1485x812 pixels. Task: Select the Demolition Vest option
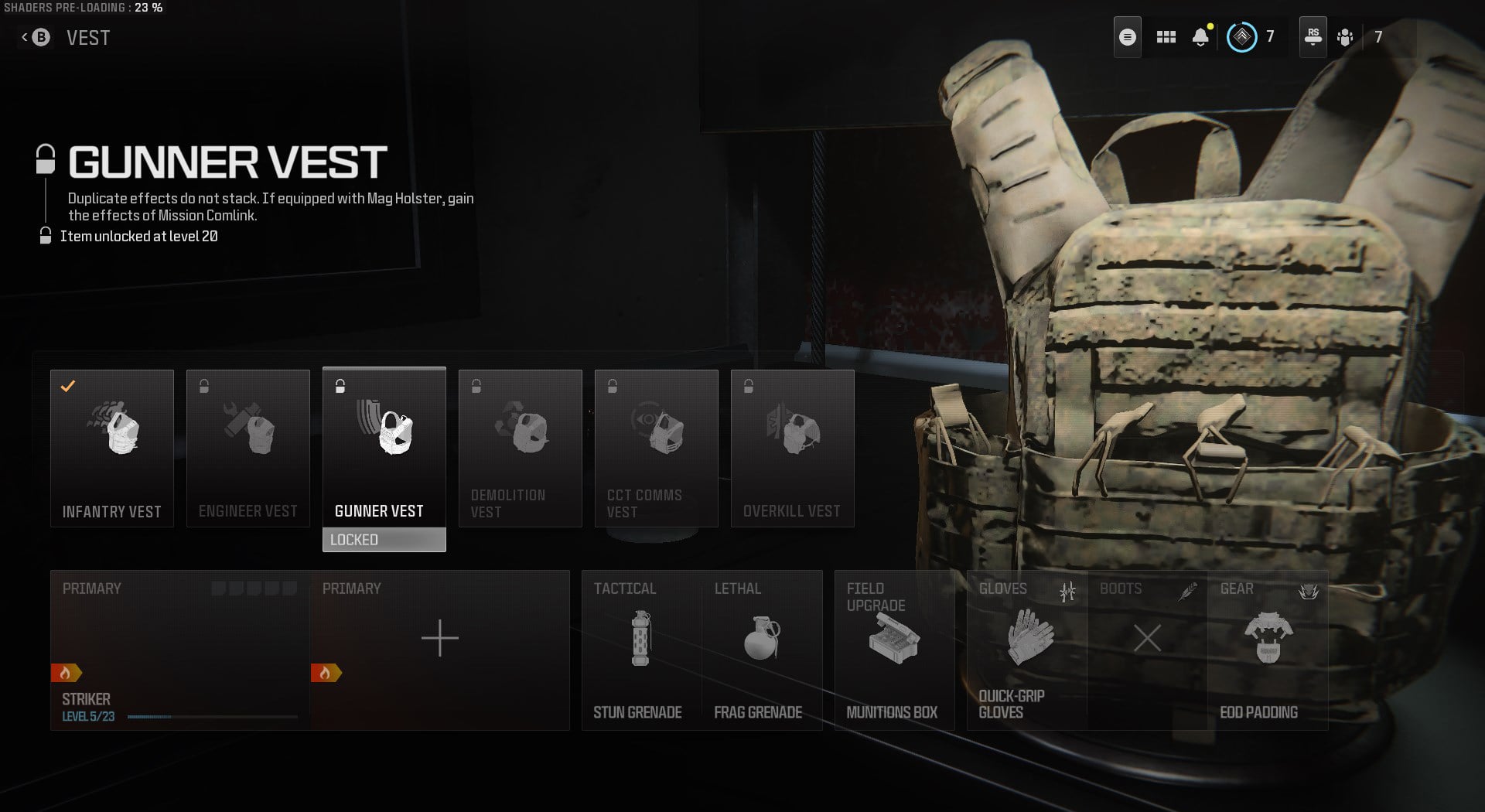pos(520,449)
